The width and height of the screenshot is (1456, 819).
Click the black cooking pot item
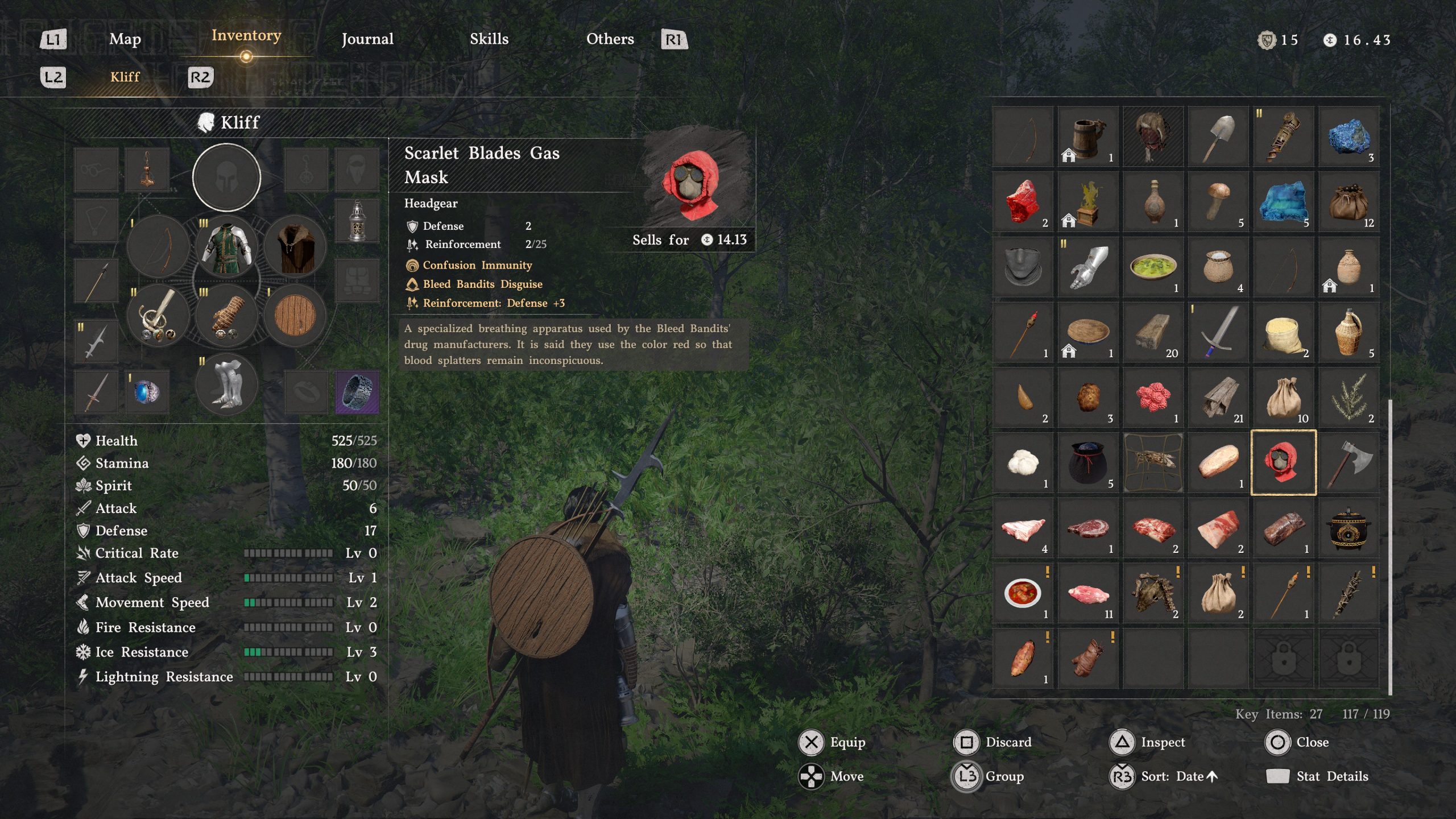point(1349,527)
